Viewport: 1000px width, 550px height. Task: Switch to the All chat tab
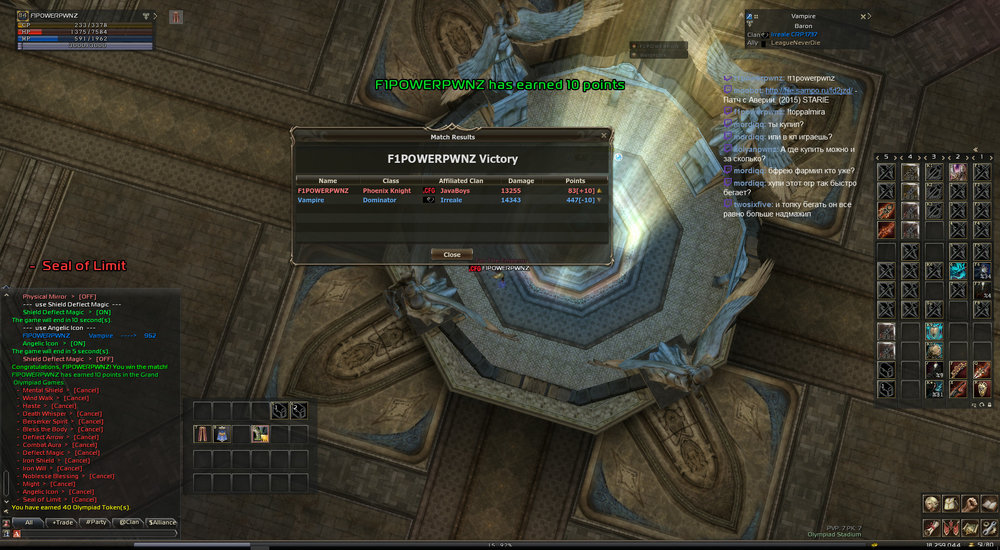pyautogui.click(x=29, y=522)
